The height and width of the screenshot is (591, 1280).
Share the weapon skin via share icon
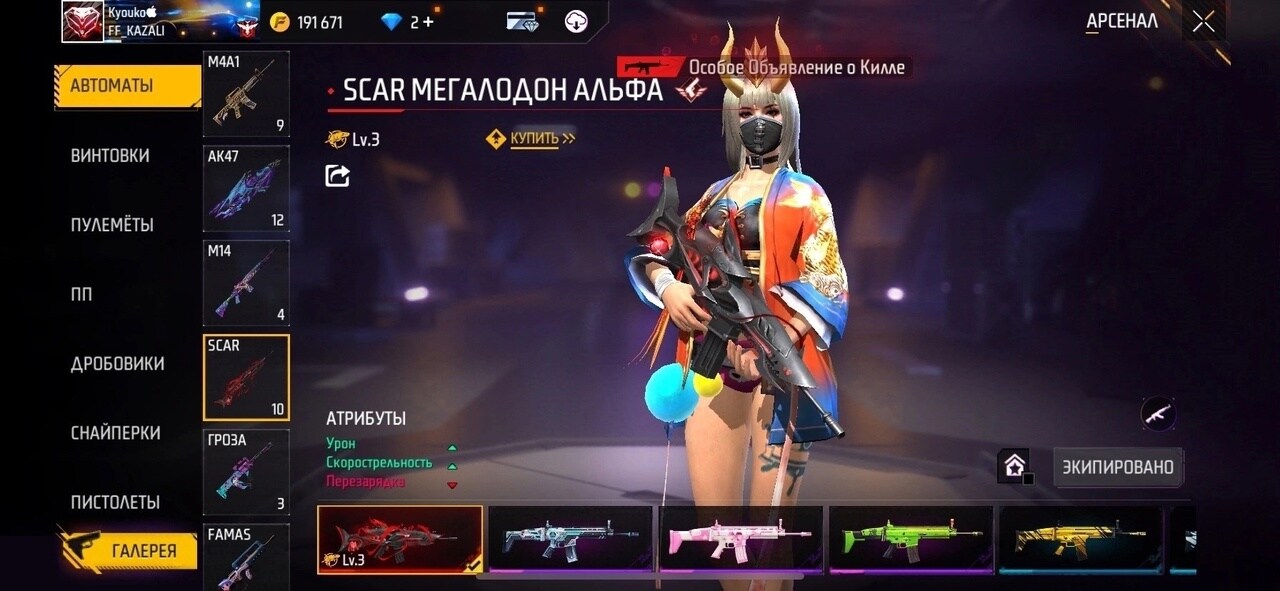point(338,176)
